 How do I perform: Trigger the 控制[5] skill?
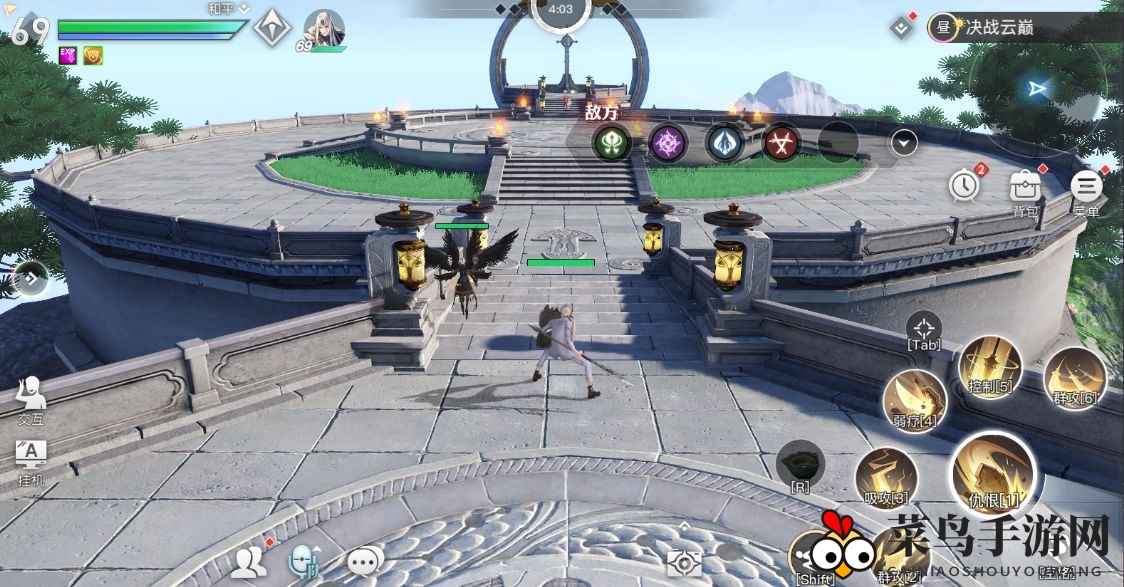point(990,367)
